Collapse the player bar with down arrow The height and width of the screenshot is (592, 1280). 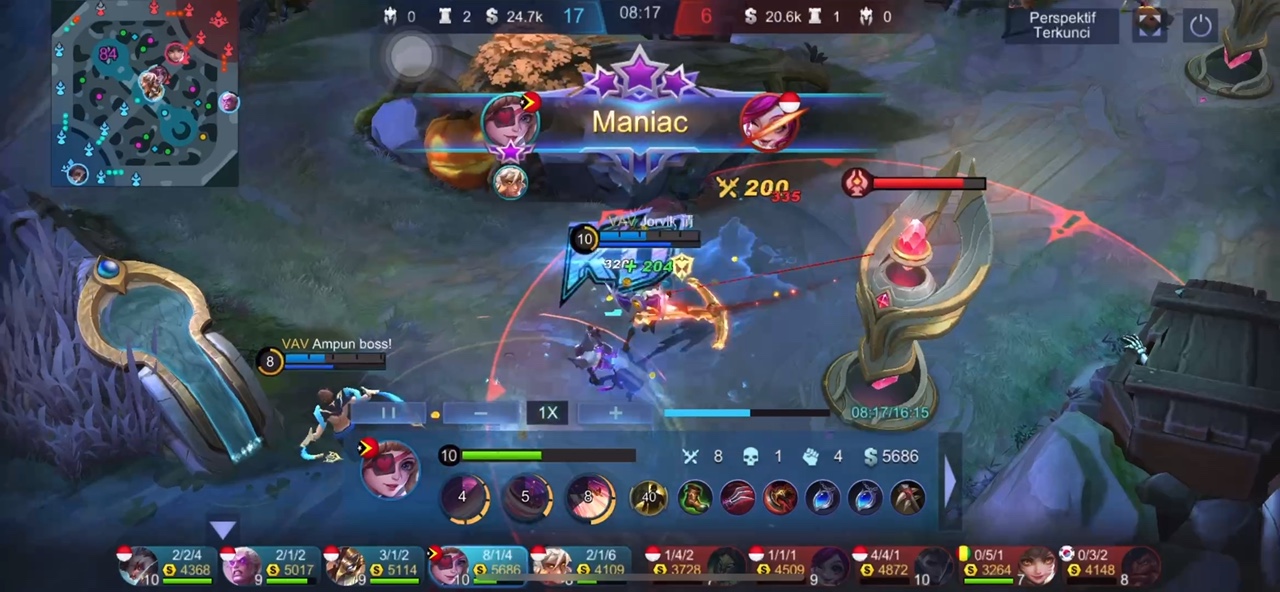point(222,529)
